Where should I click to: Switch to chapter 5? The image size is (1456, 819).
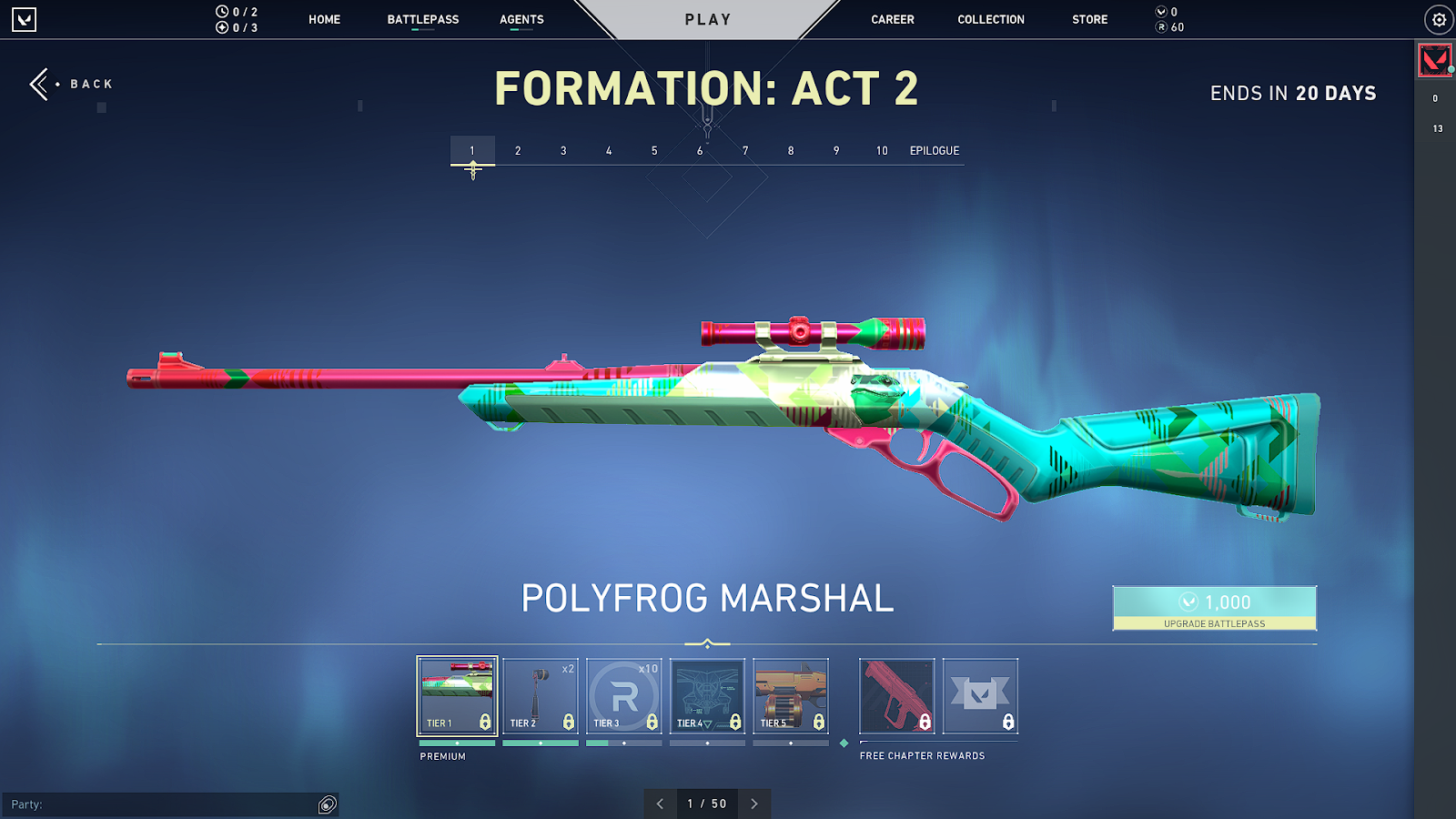click(x=654, y=151)
